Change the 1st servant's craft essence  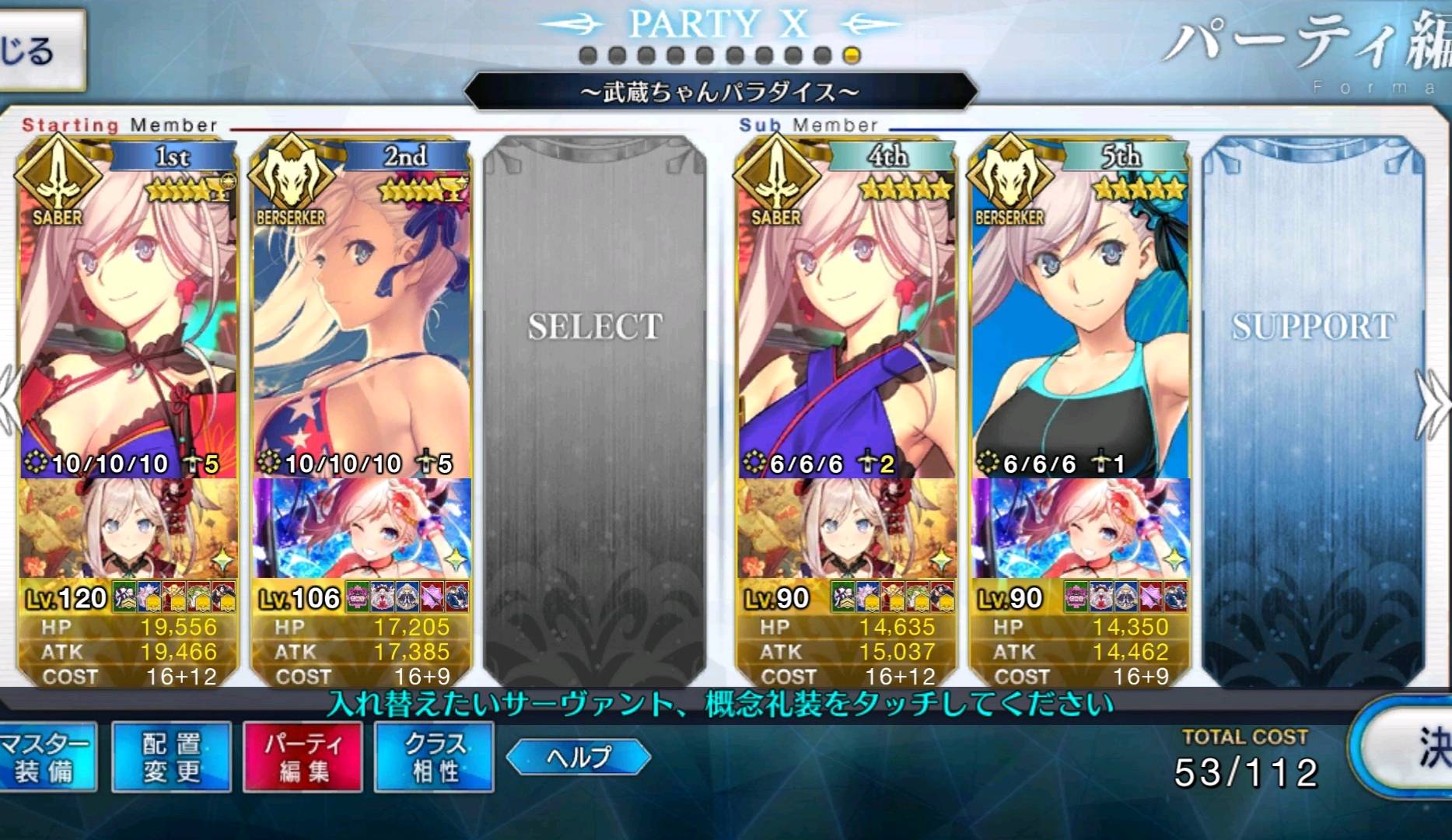pyautogui.click(x=128, y=529)
